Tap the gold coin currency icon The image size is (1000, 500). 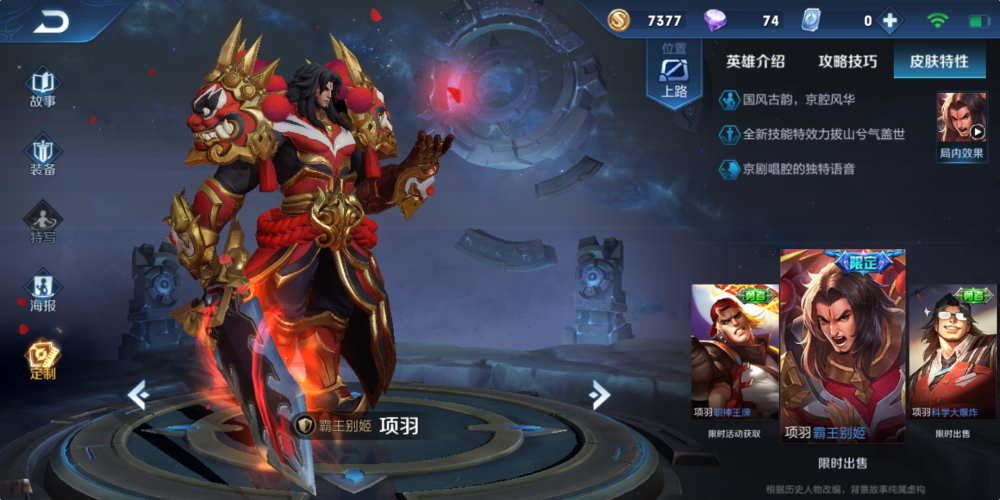pos(619,20)
